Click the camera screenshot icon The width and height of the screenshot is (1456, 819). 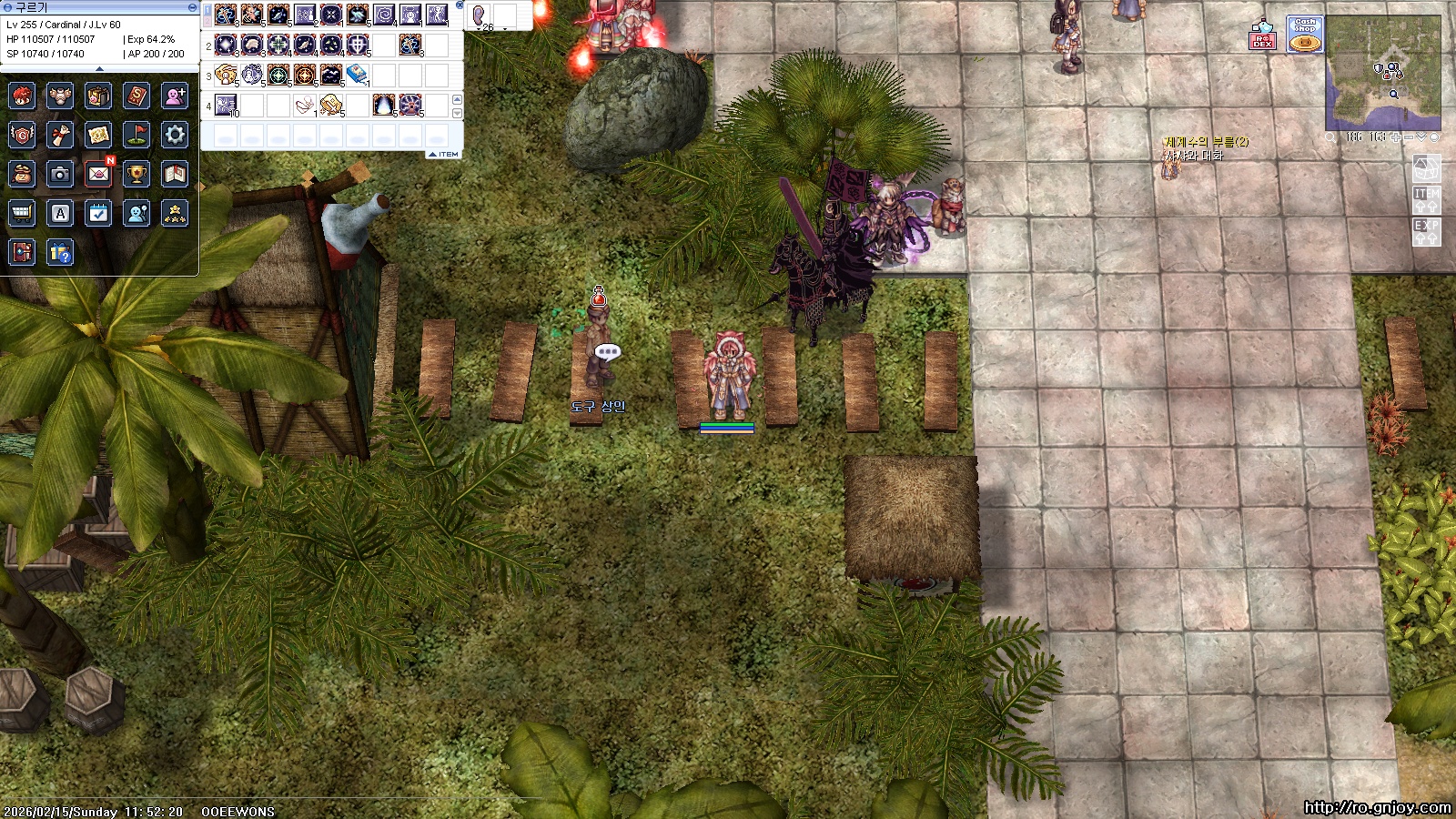pyautogui.click(x=60, y=174)
